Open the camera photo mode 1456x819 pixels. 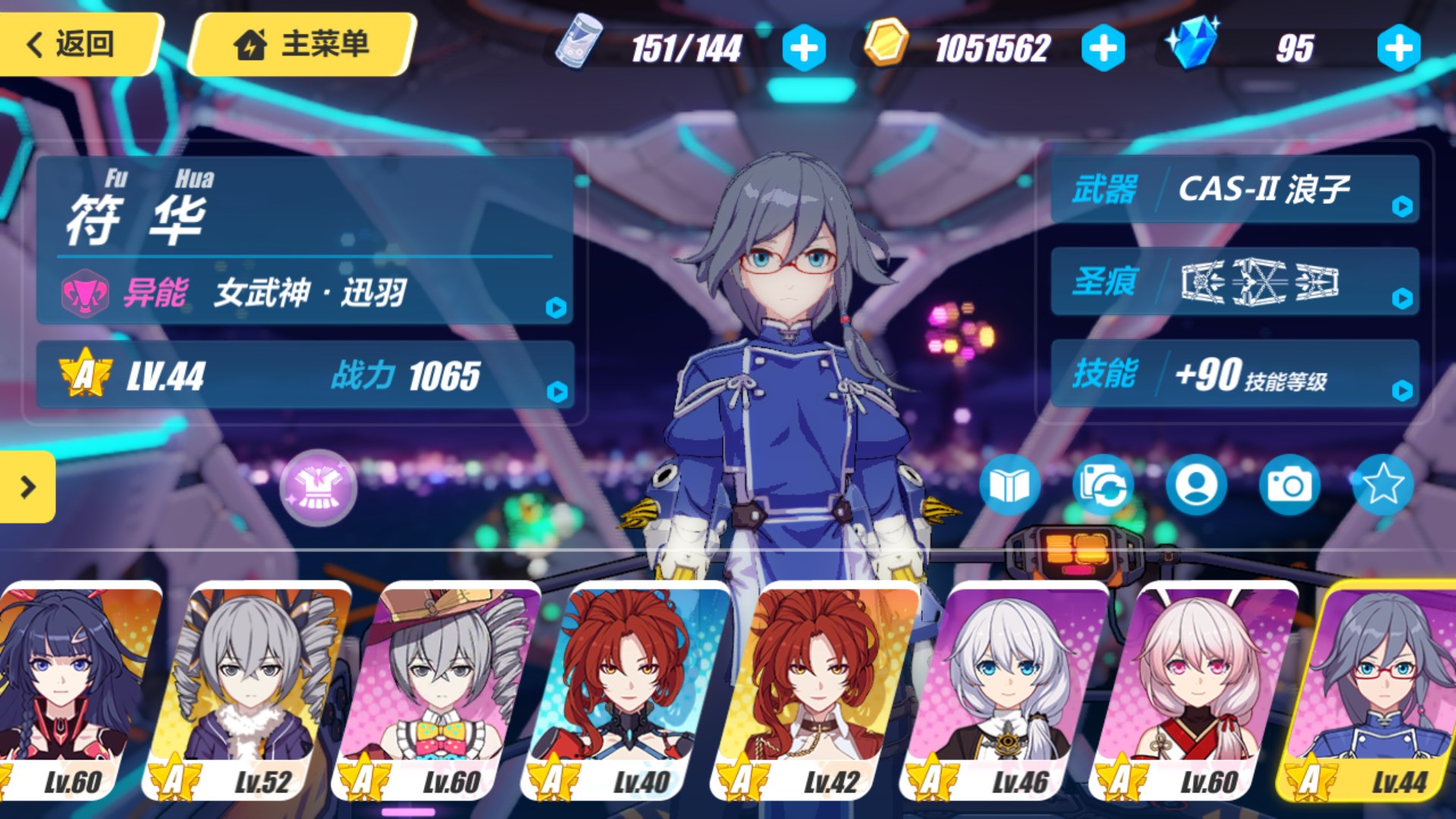click(x=1289, y=485)
